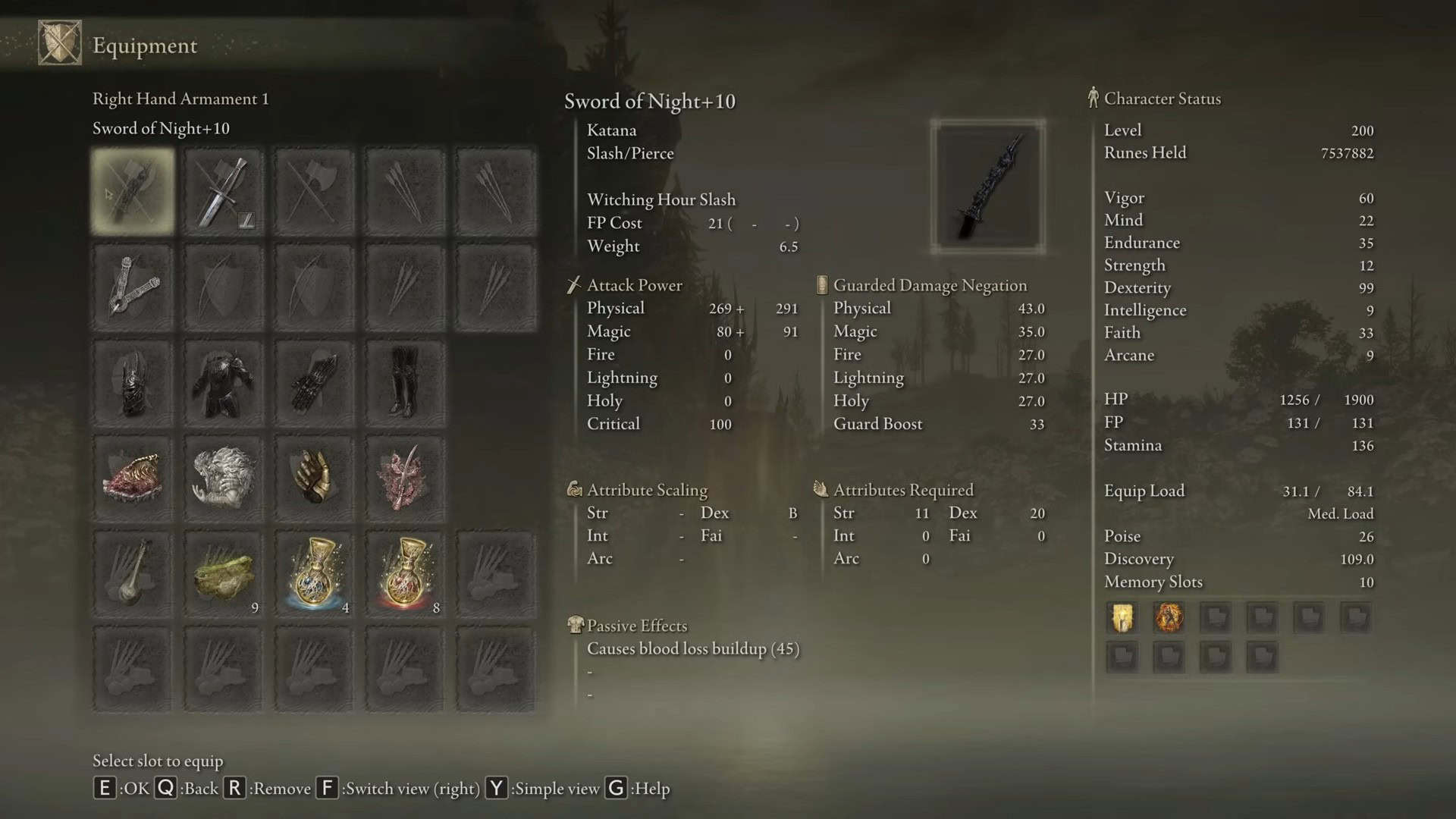Choose the straight sword in the second armament slot
This screenshot has height=819, width=1456.
pos(224,191)
